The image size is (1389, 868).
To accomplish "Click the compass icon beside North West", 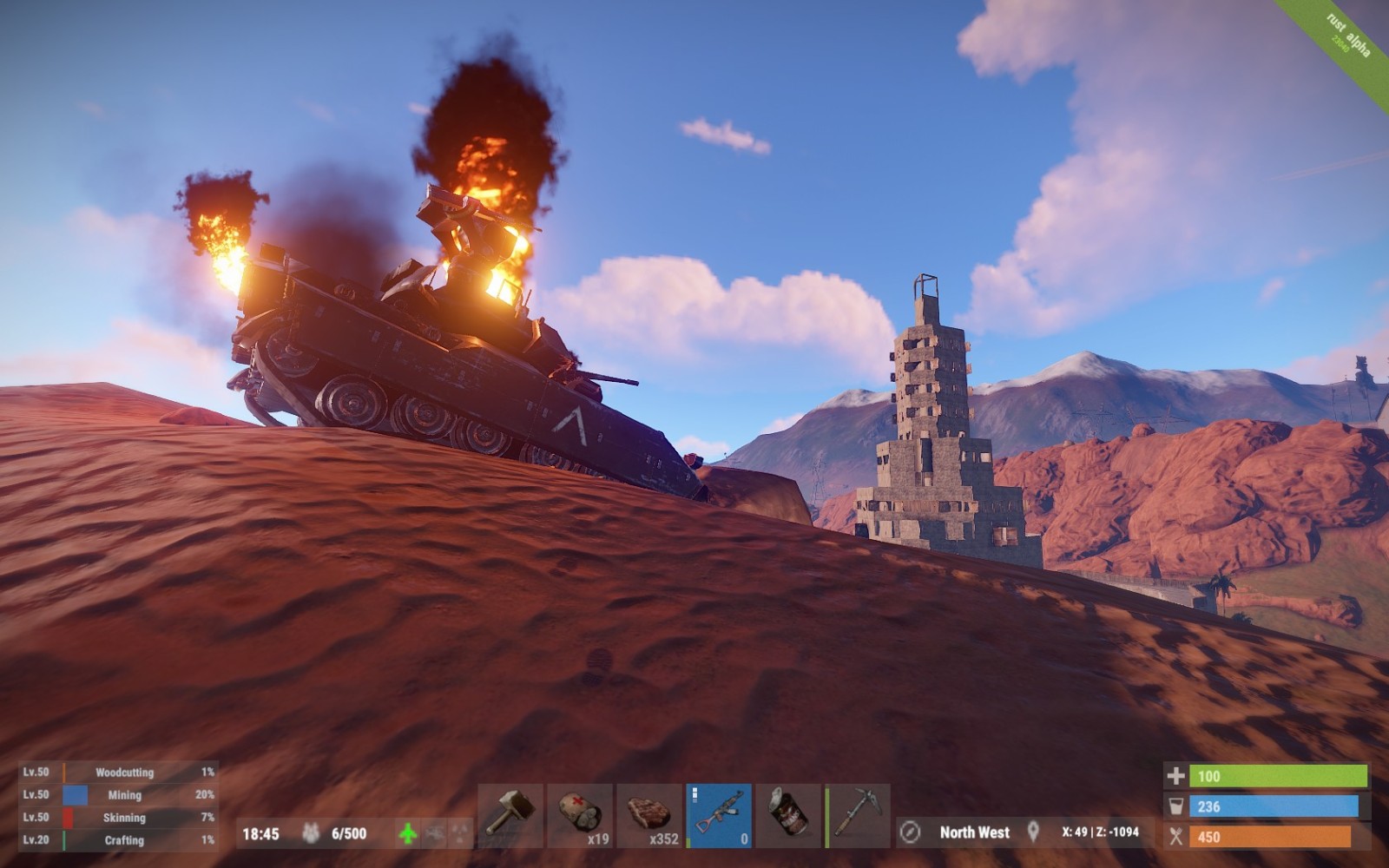I will point(910,833).
